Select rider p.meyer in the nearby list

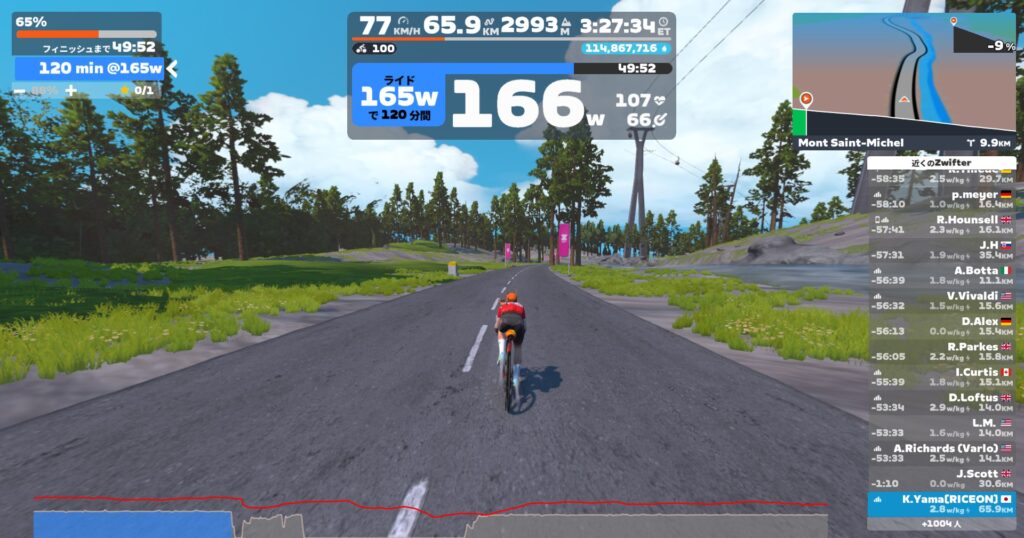tap(940, 197)
